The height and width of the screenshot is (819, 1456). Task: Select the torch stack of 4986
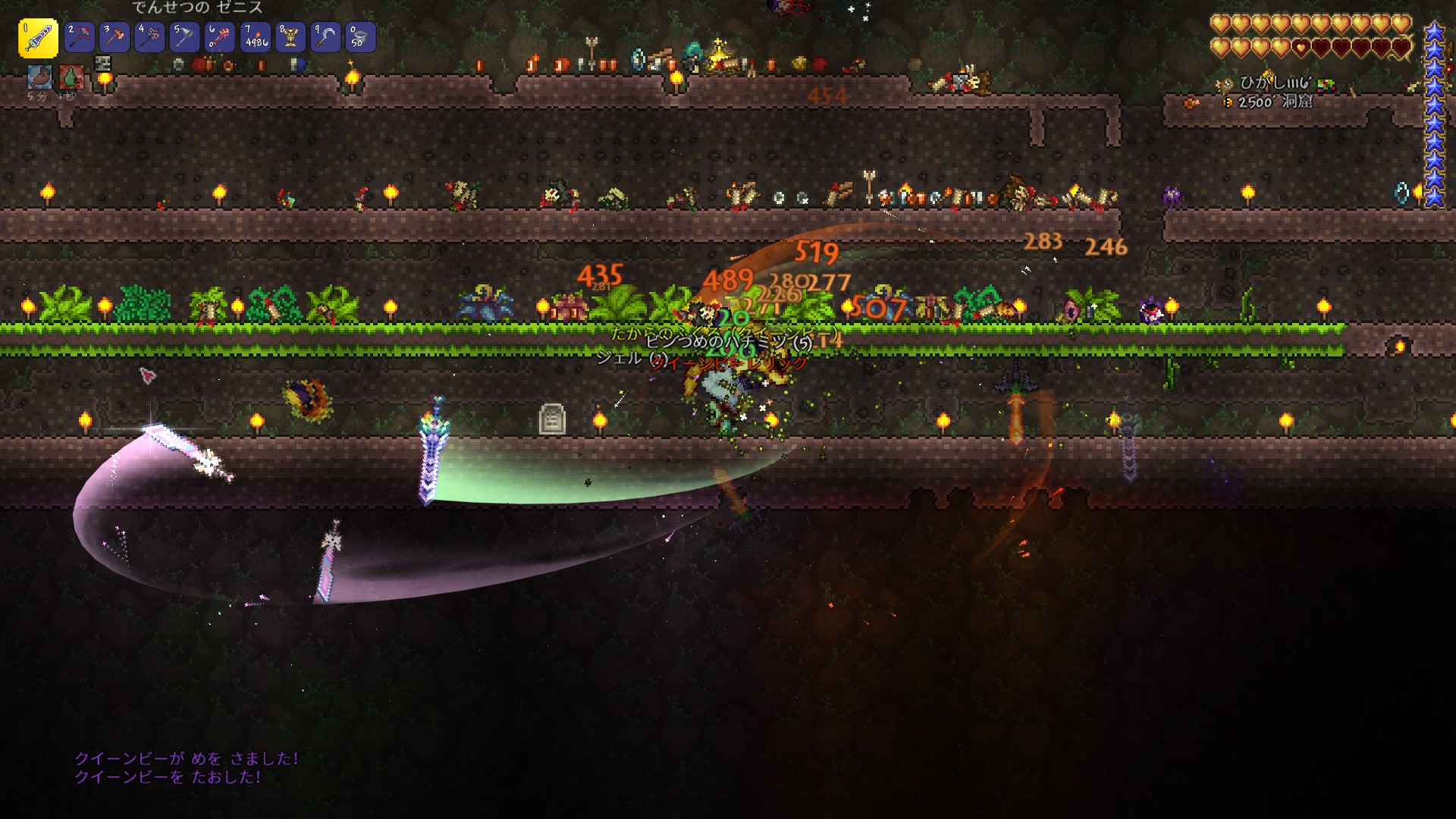[x=255, y=37]
